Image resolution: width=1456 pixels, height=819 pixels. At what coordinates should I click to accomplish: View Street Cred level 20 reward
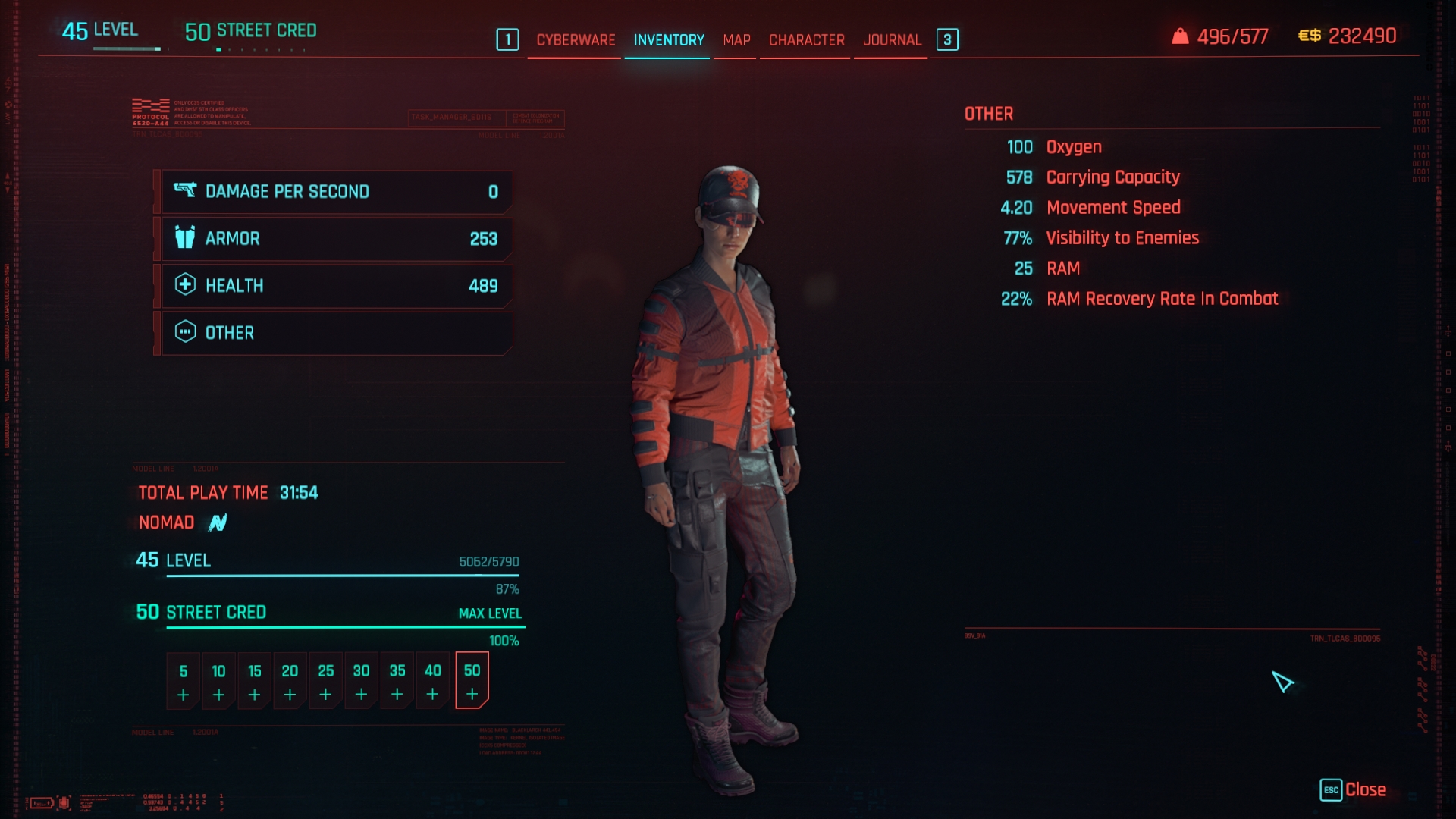(290, 681)
